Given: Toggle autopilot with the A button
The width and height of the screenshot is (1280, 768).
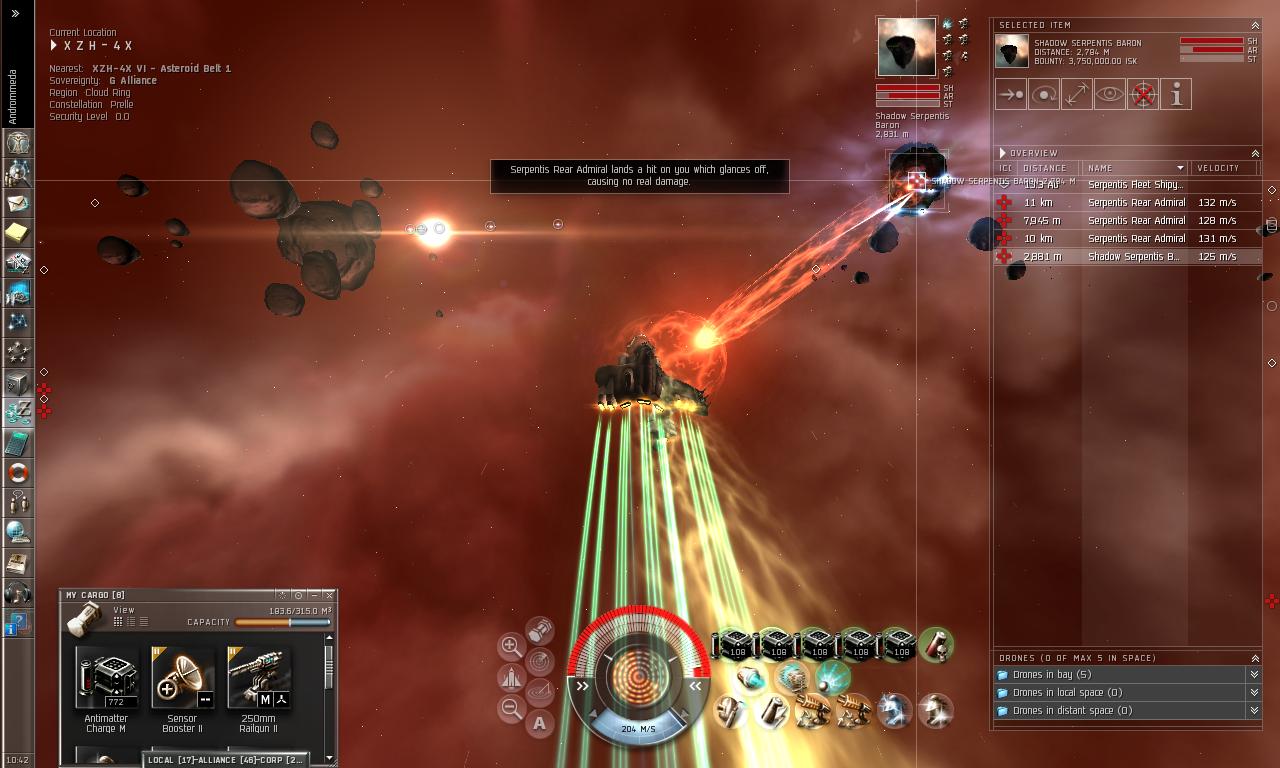Looking at the screenshot, I should [x=540, y=723].
